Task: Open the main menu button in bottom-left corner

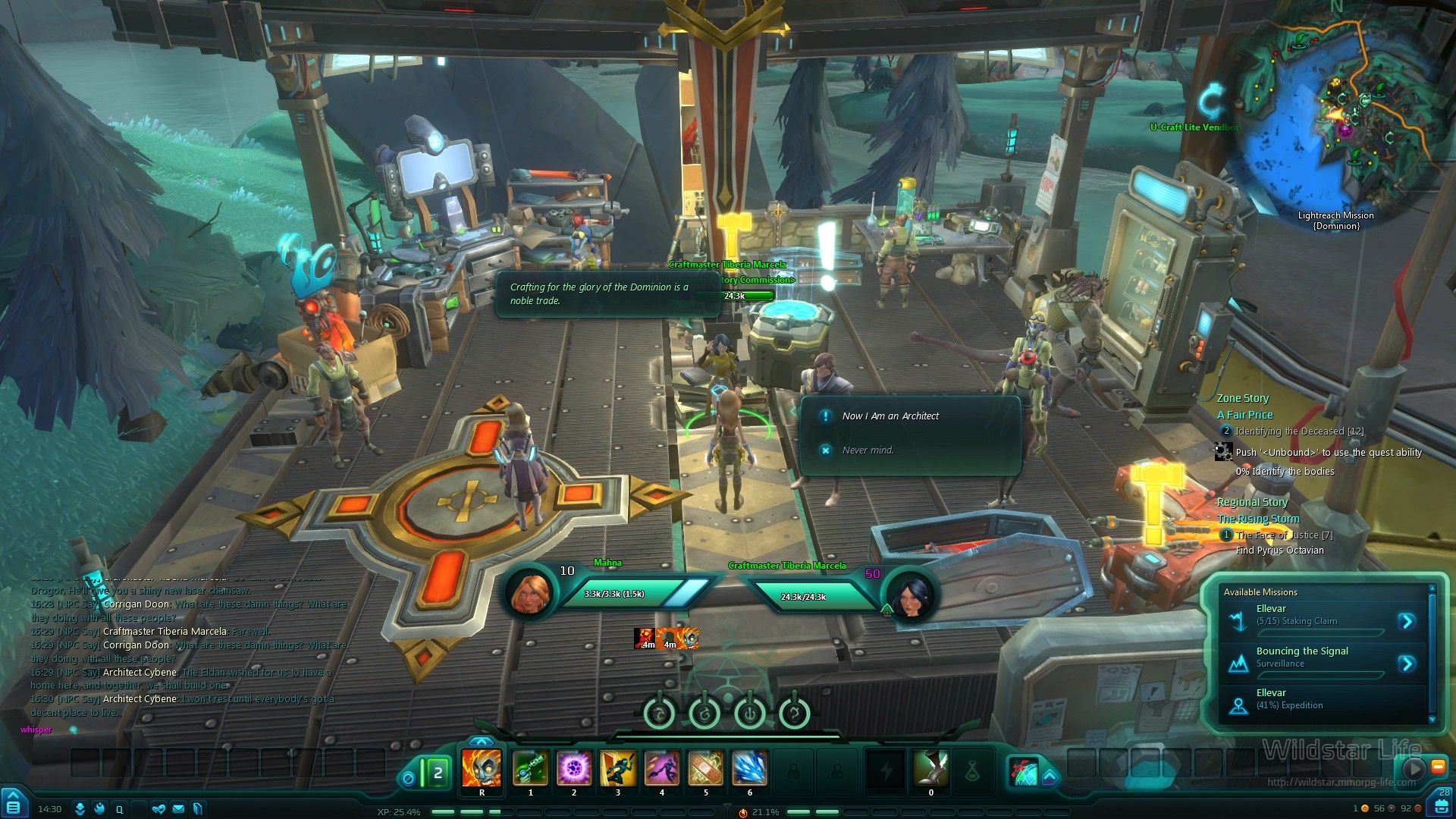Action: pos(14,805)
